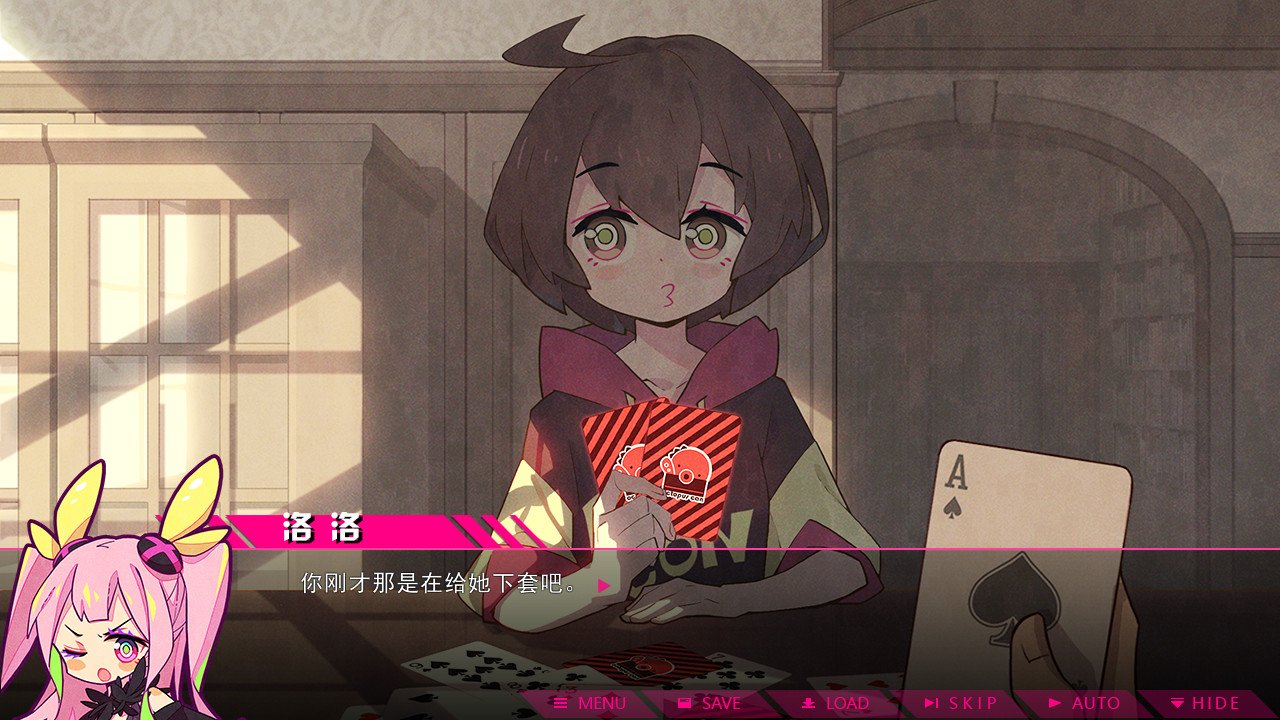
Task: Enable skip mode for read text
Action: pos(965,703)
